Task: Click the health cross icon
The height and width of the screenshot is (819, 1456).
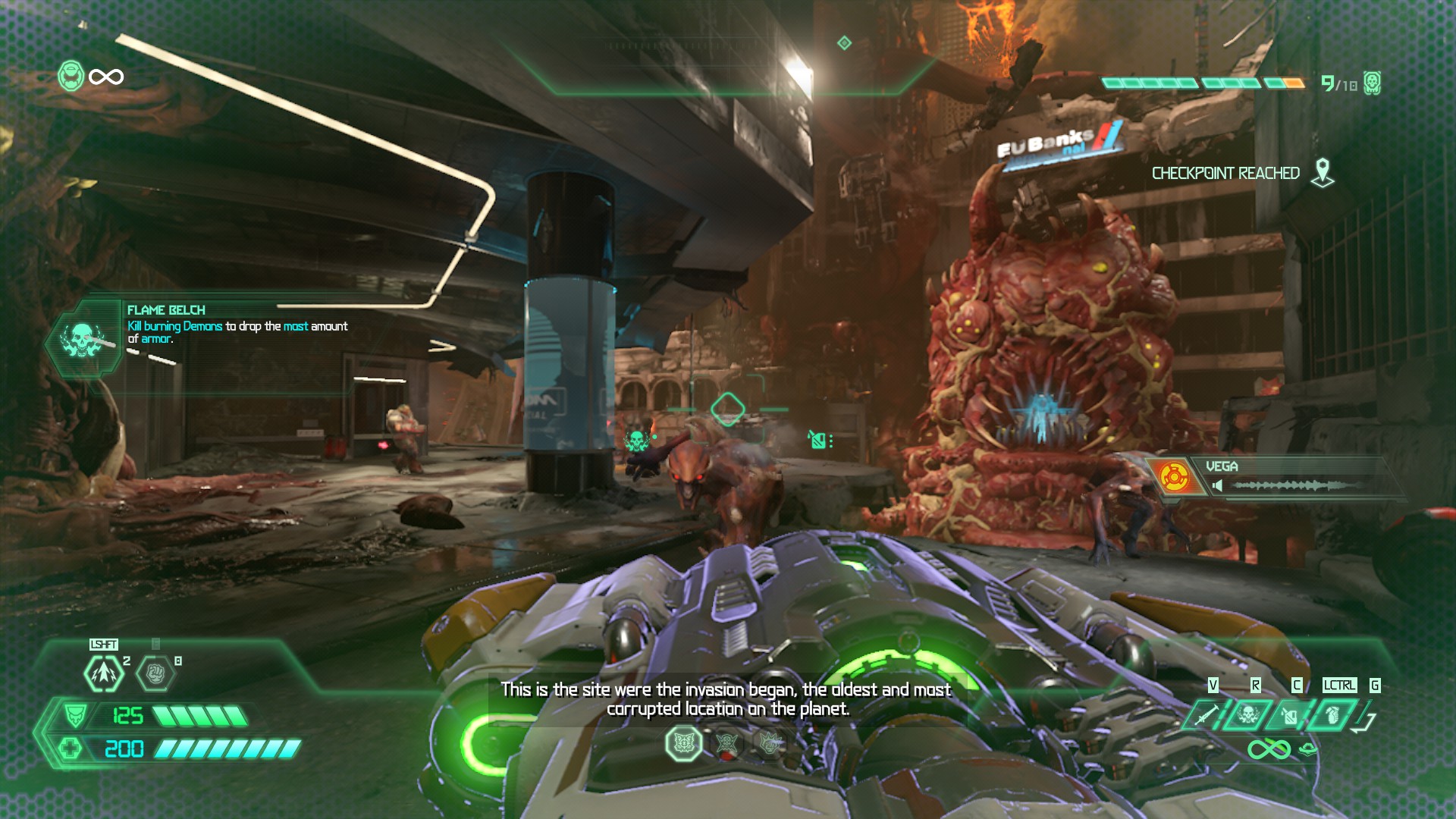Action: coord(71,749)
